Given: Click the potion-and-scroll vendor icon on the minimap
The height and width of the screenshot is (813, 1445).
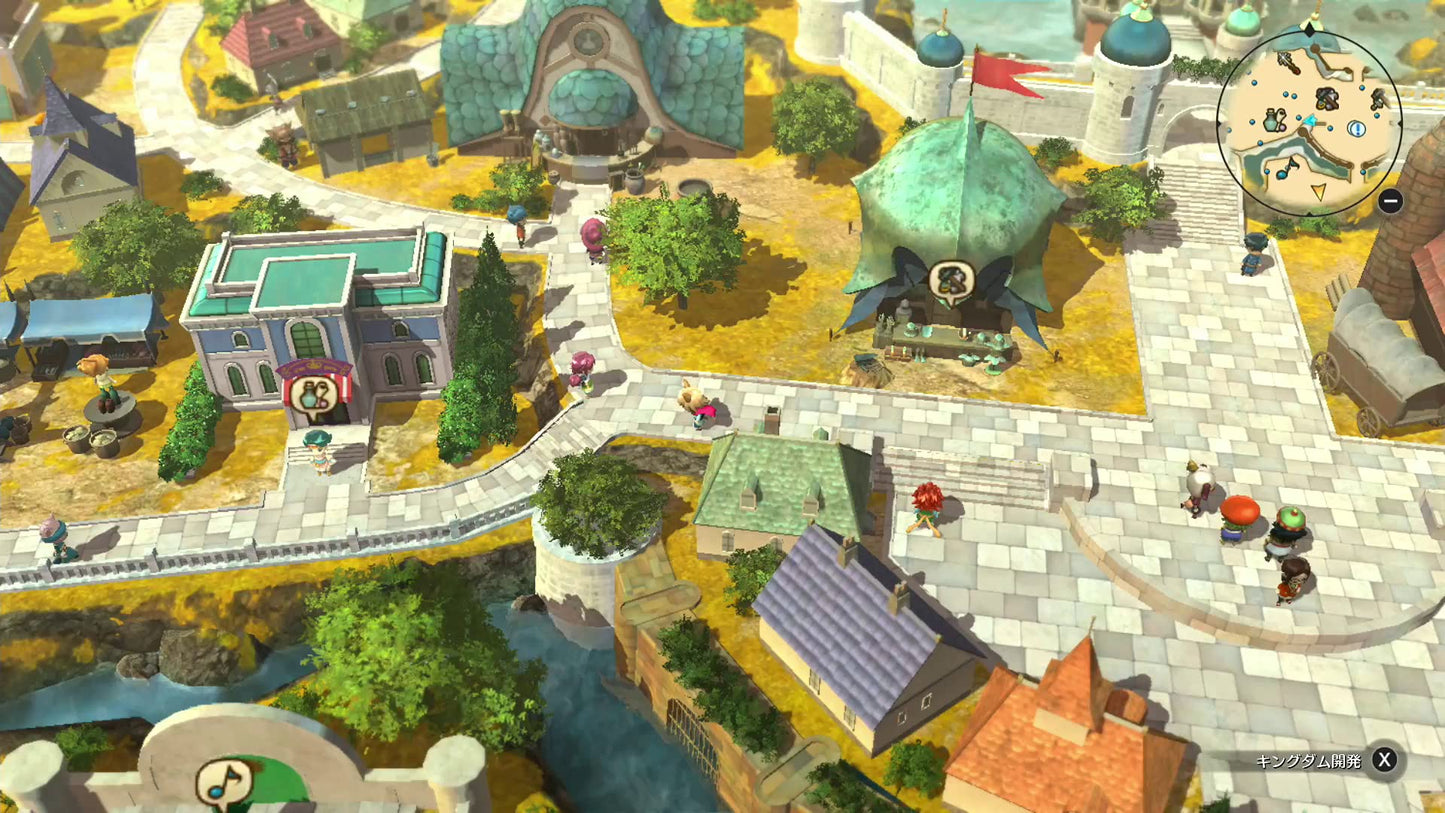Looking at the screenshot, I should tap(1274, 119).
